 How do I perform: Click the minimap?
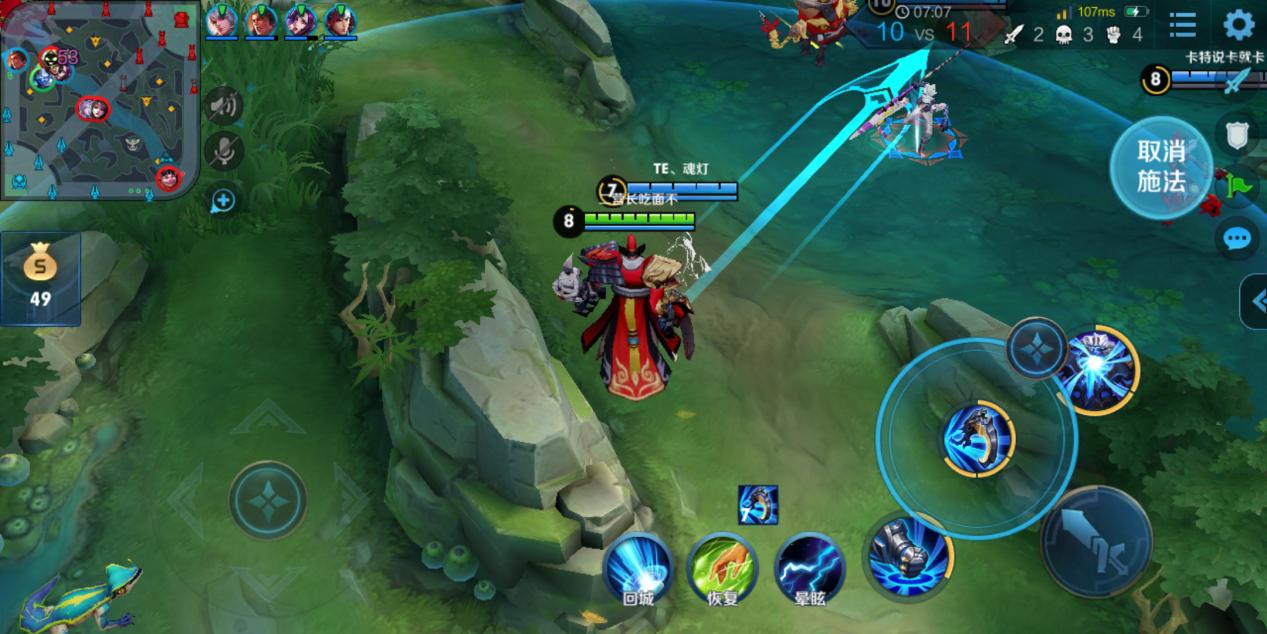100,100
